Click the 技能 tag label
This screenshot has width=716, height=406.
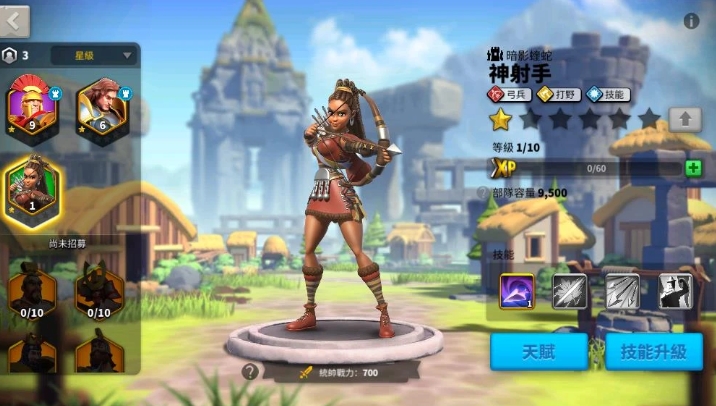pos(609,95)
